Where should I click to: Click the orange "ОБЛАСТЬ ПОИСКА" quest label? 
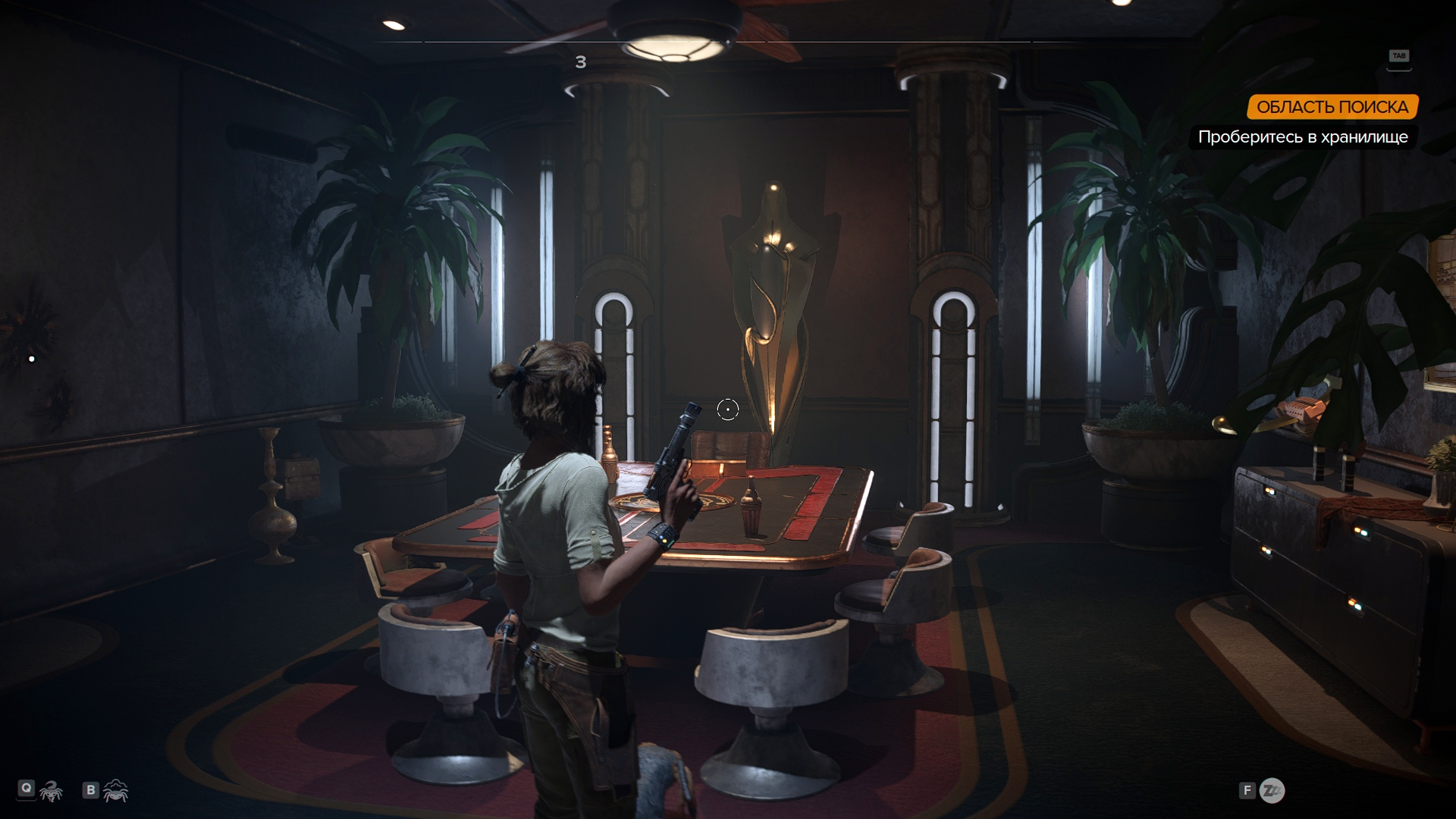pyautogui.click(x=1332, y=107)
